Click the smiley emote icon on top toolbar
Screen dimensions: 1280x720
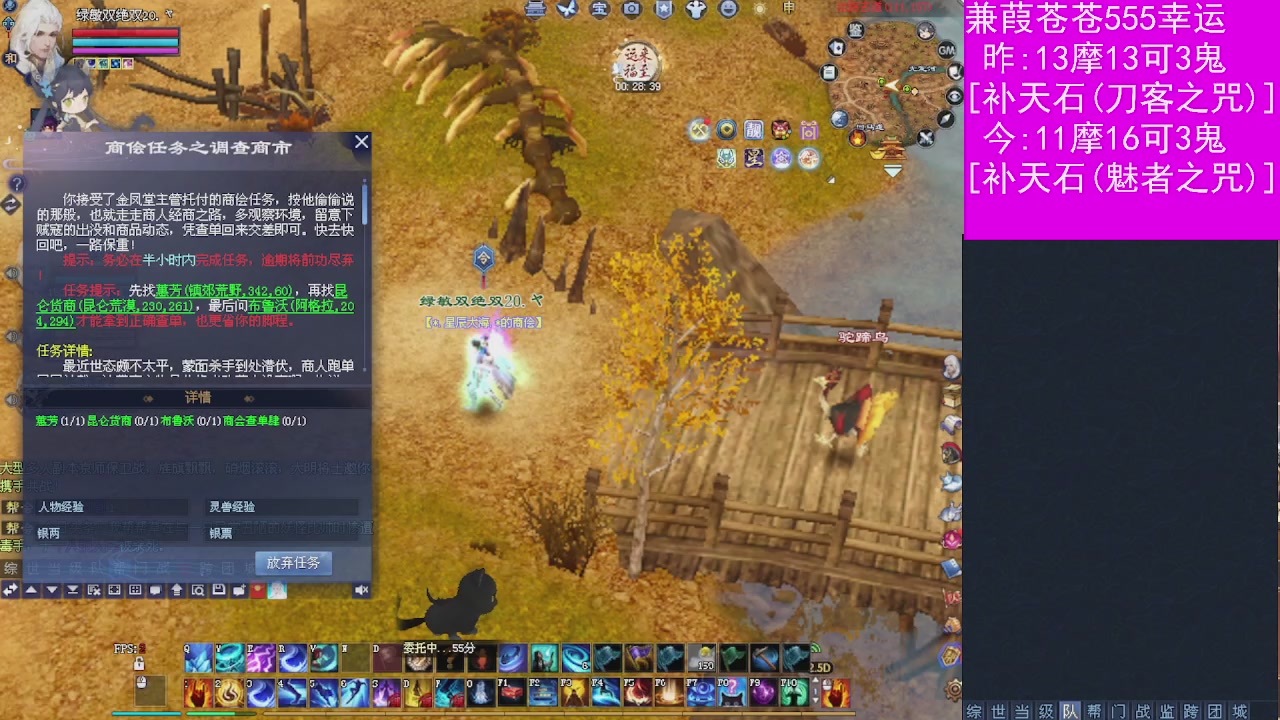click(729, 10)
